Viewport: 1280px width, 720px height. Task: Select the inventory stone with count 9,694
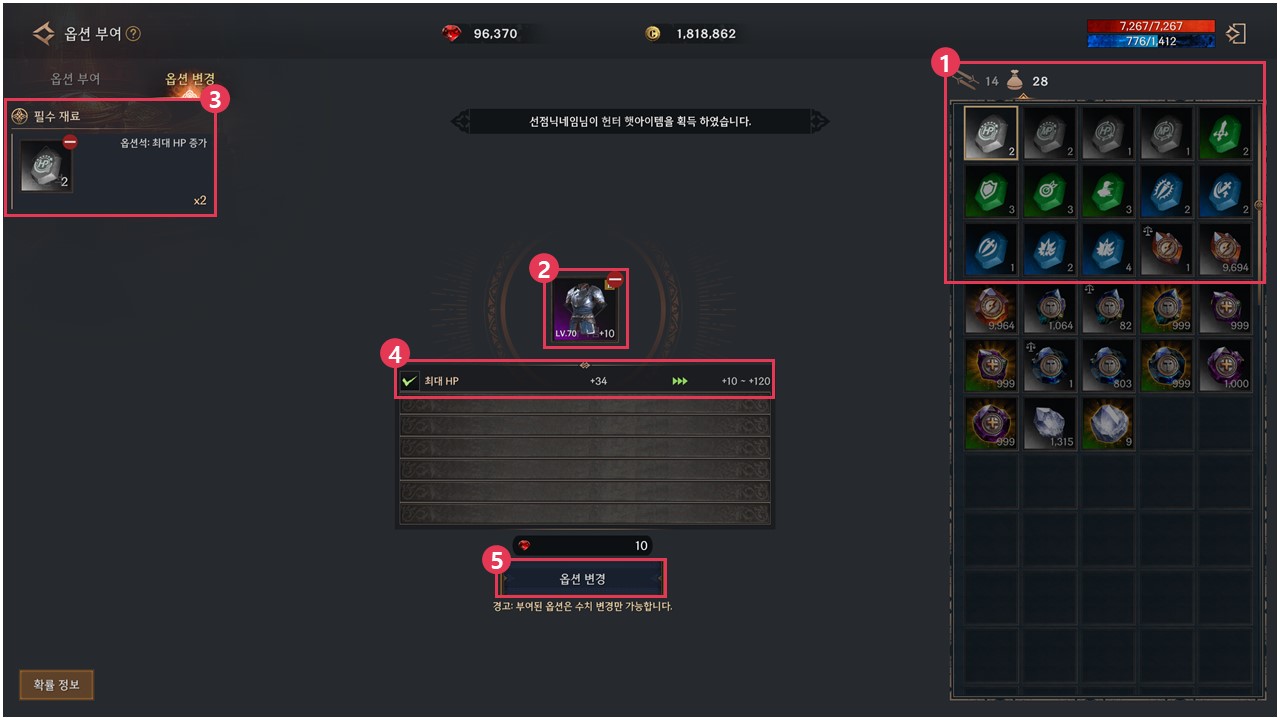click(1225, 249)
